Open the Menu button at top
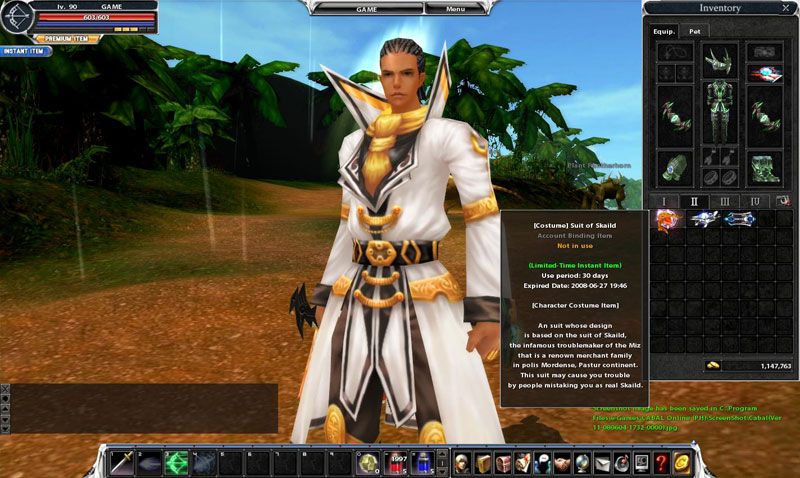The image size is (800, 478). point(455,8)
